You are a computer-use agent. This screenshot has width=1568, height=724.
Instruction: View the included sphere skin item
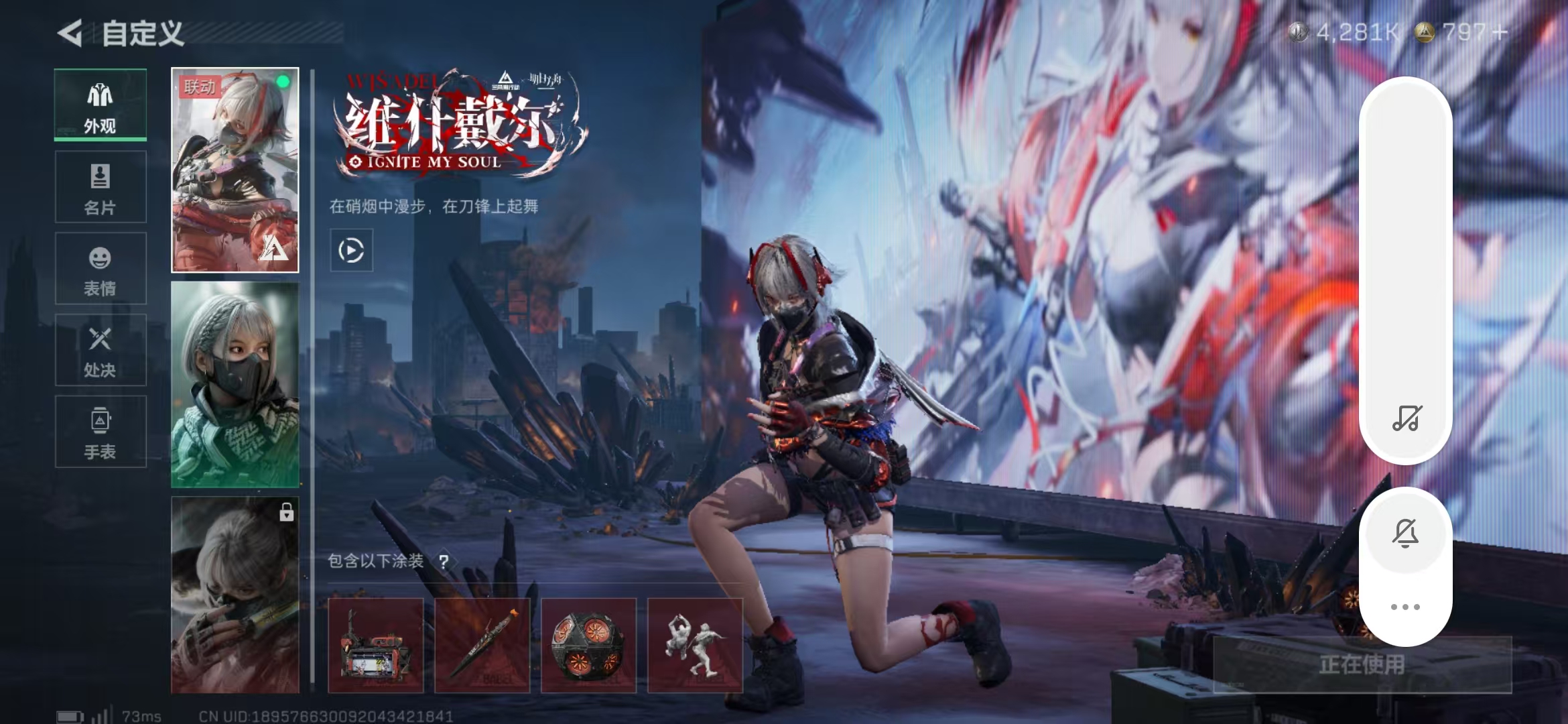(588, 645)
